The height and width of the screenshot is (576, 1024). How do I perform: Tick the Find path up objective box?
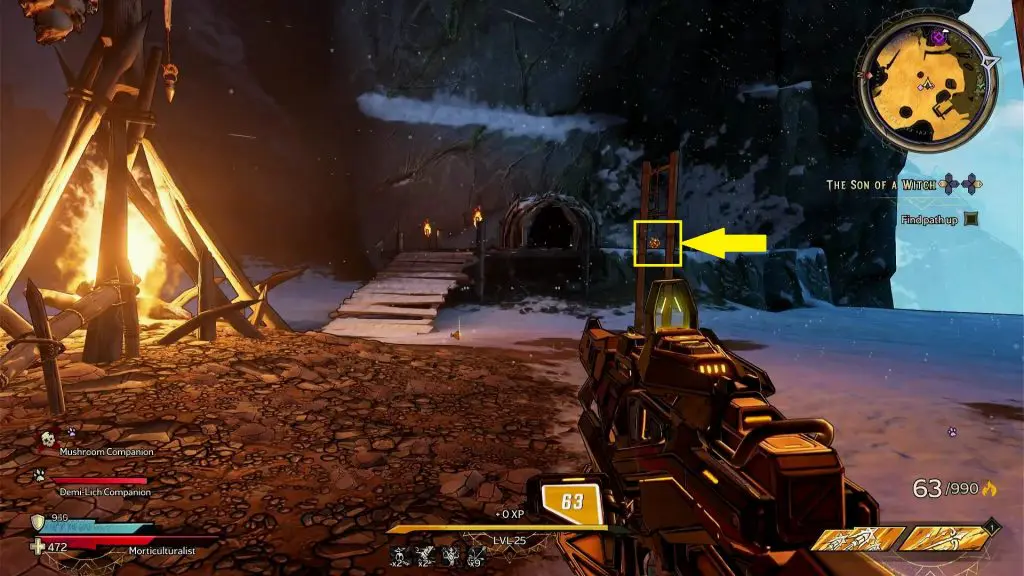coord(970,219)
